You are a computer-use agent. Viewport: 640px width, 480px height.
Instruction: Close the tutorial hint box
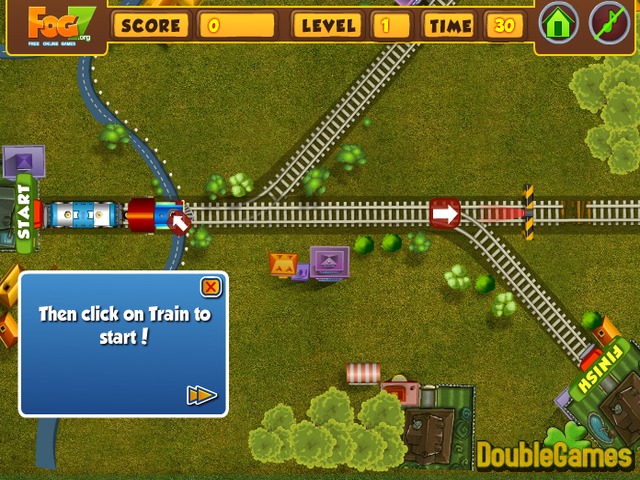click(x=210, y=288)
